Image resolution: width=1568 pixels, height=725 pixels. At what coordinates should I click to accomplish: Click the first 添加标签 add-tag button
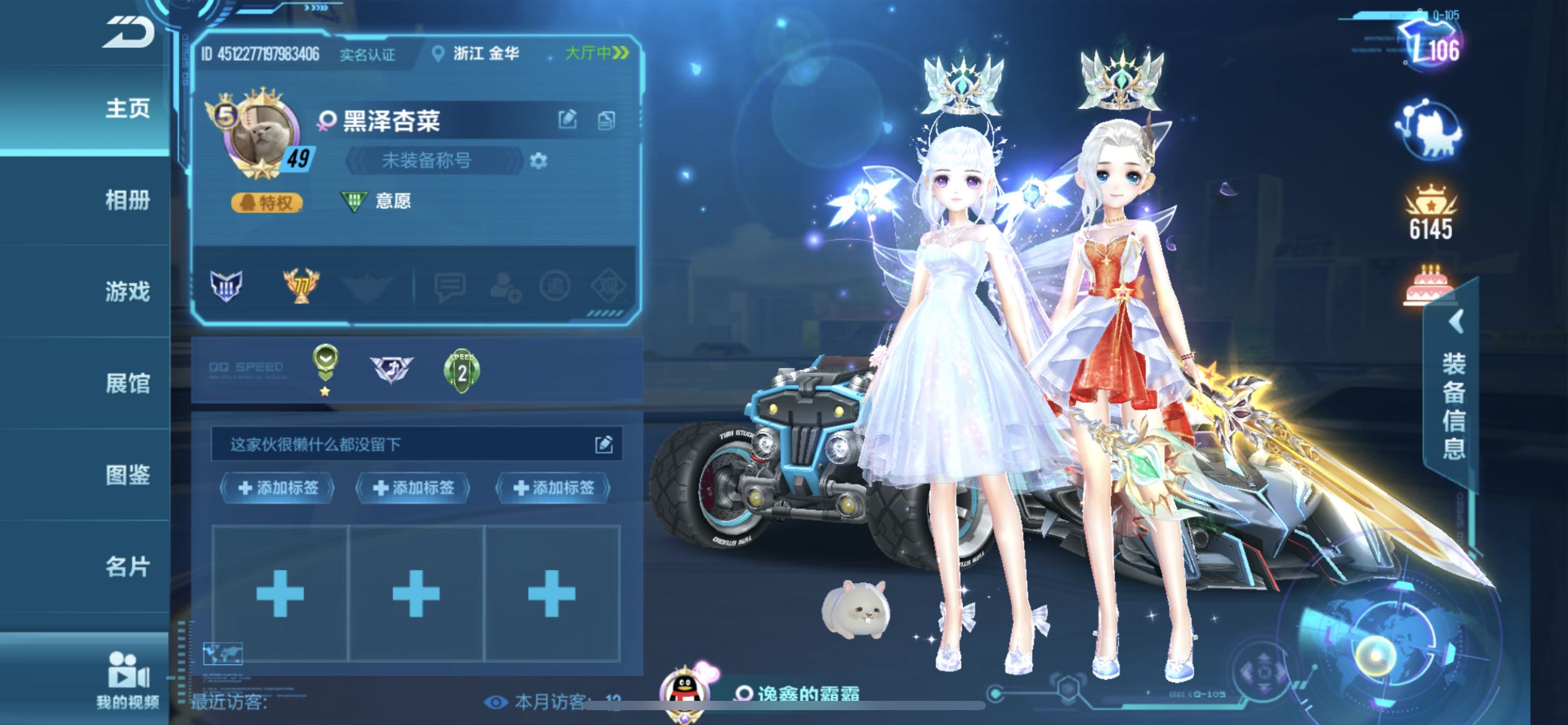(x=277, y=488)
